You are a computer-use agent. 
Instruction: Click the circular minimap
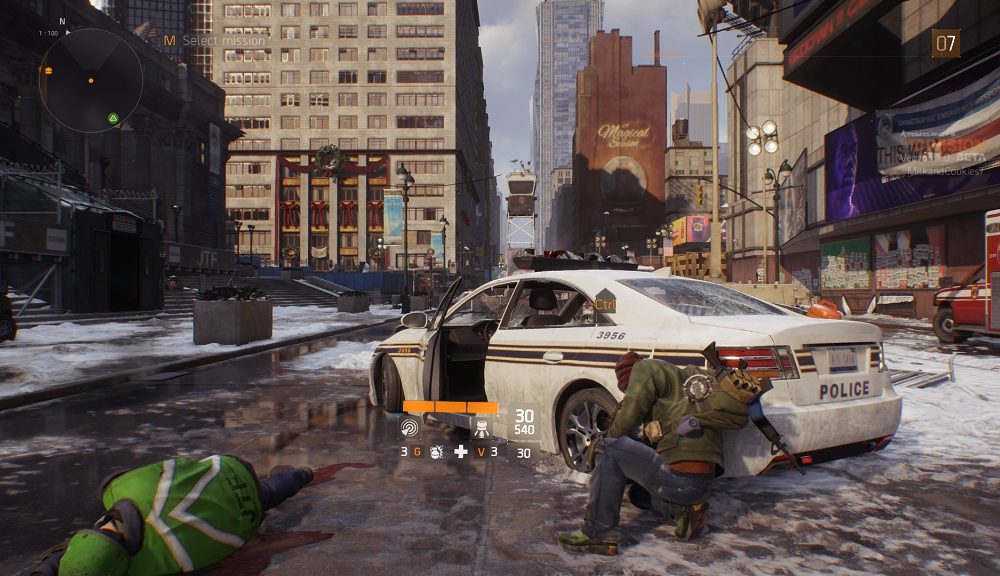[x=90, y=80]
